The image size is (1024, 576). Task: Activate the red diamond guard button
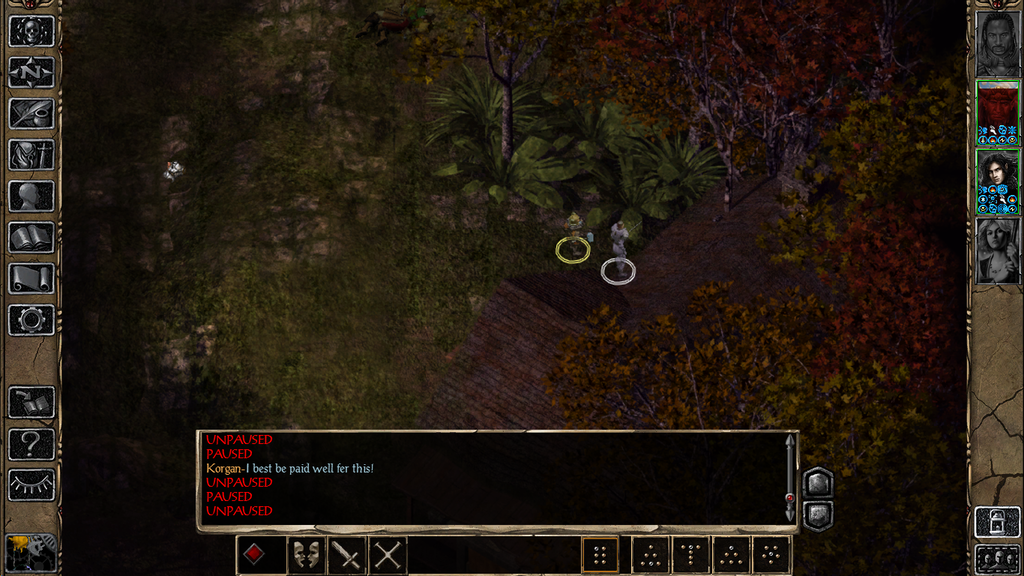point(256,555)
